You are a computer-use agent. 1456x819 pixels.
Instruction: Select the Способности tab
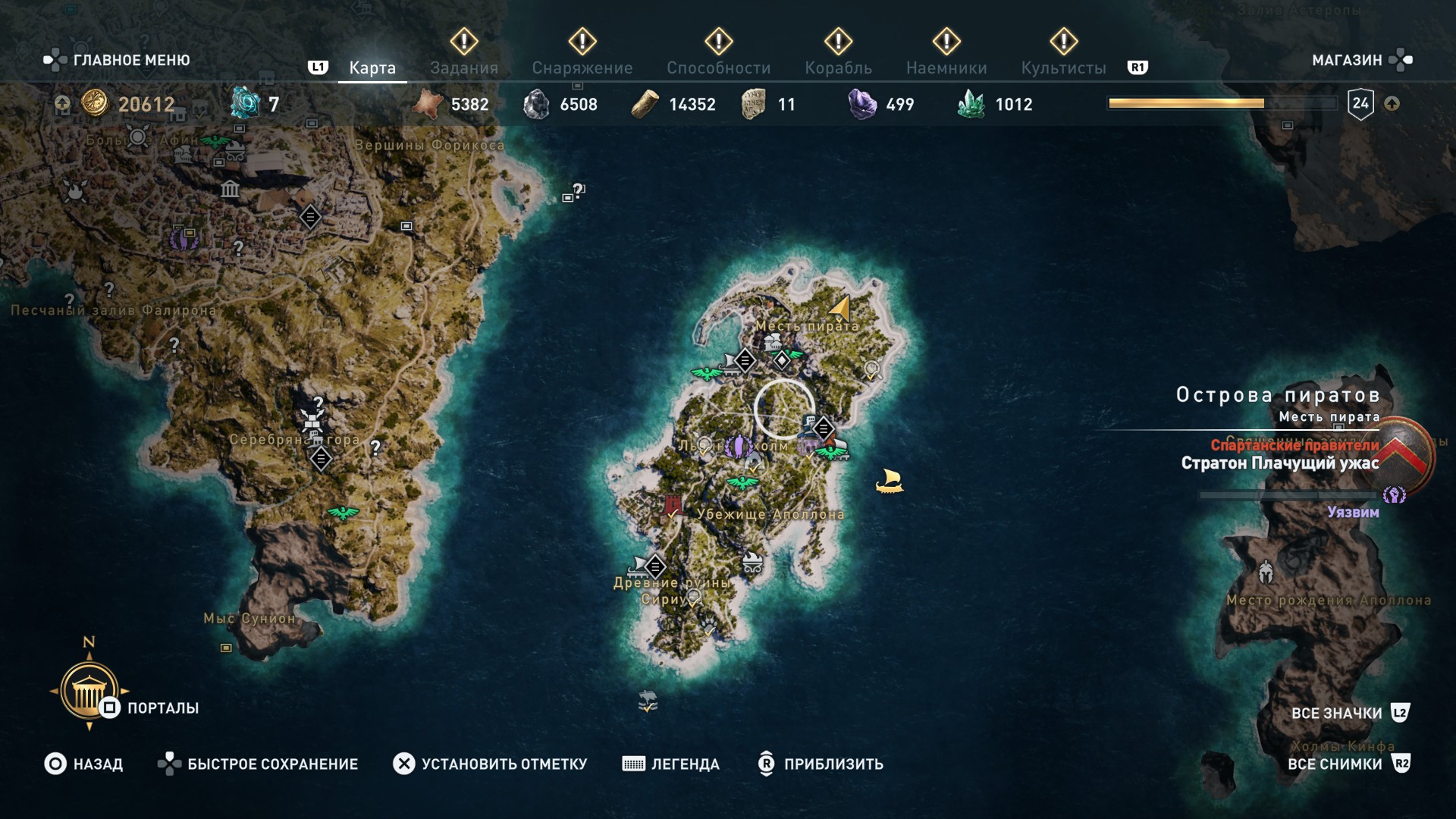[718, 67]
